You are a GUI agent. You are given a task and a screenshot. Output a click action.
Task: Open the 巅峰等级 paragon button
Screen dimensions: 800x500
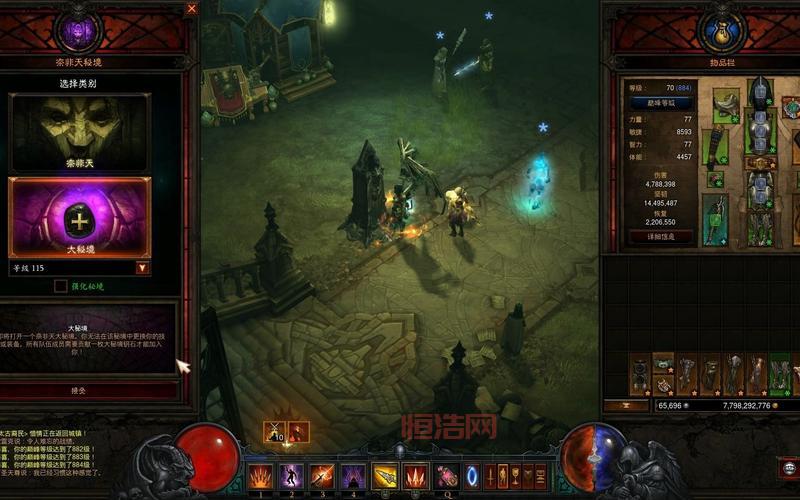click(x=659, y=102)
